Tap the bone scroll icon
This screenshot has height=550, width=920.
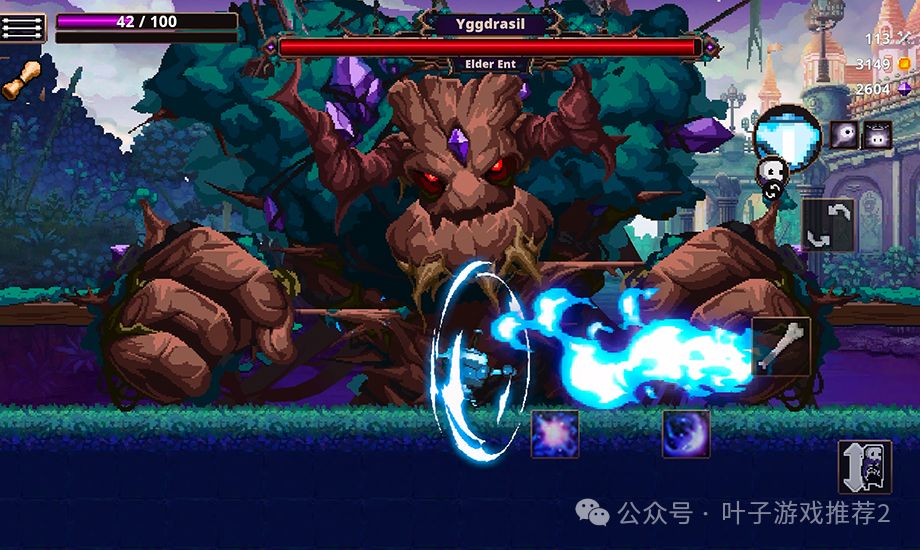coord(20,80)
